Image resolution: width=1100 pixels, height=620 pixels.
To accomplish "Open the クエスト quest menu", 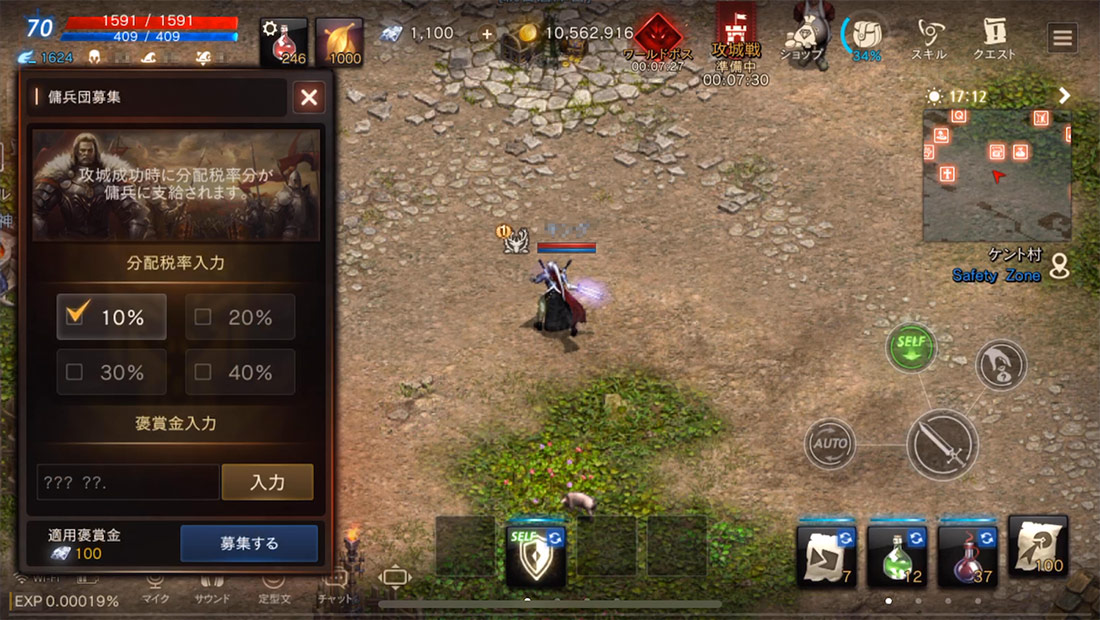I will click(x=994, y=38).
